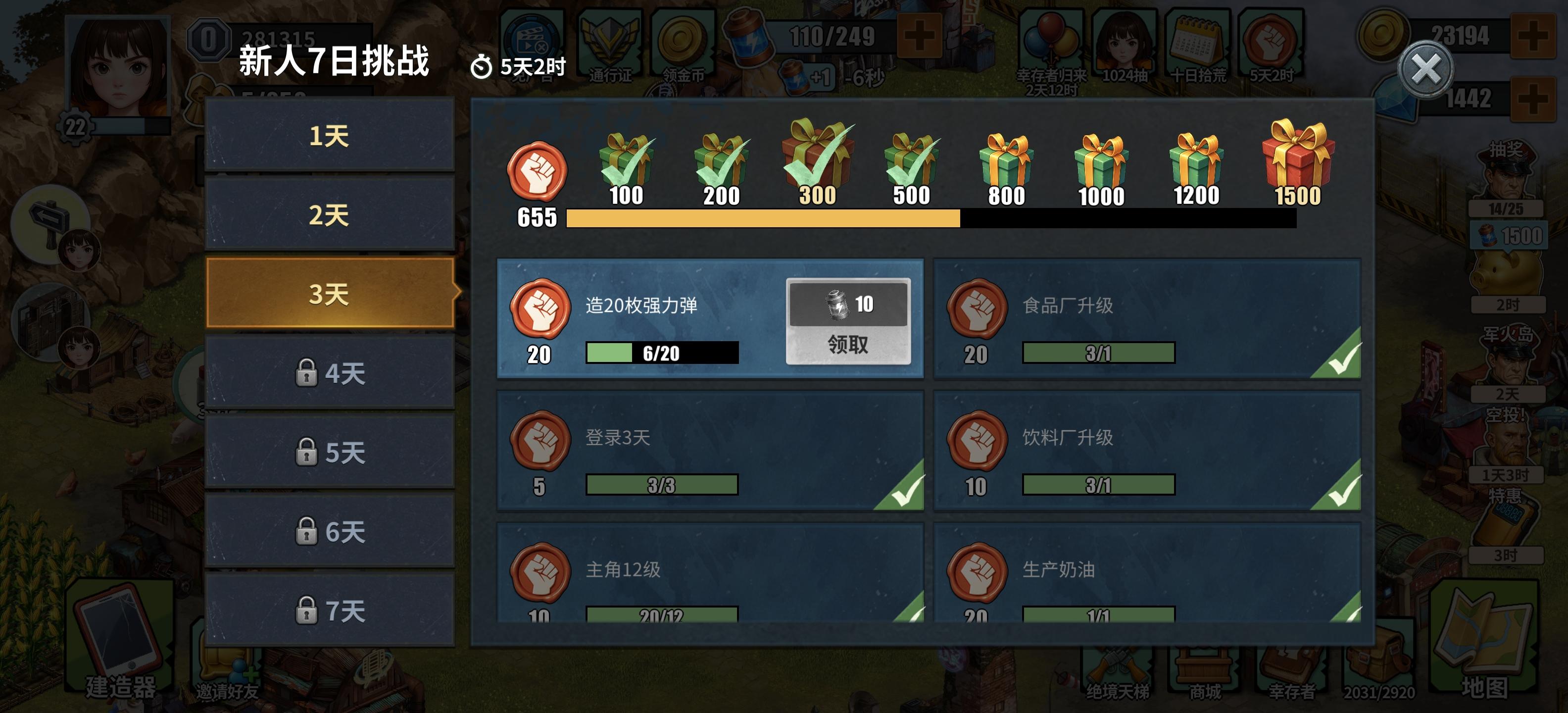Select the locked 4天 challenge tab

[329, 373]
